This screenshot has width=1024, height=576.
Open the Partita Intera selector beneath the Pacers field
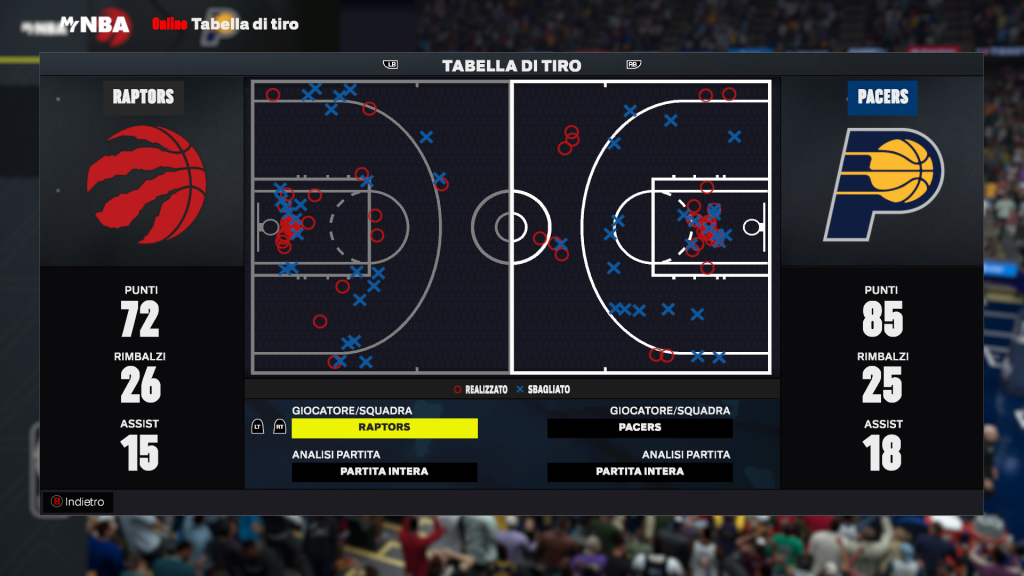tap(640, 472)
